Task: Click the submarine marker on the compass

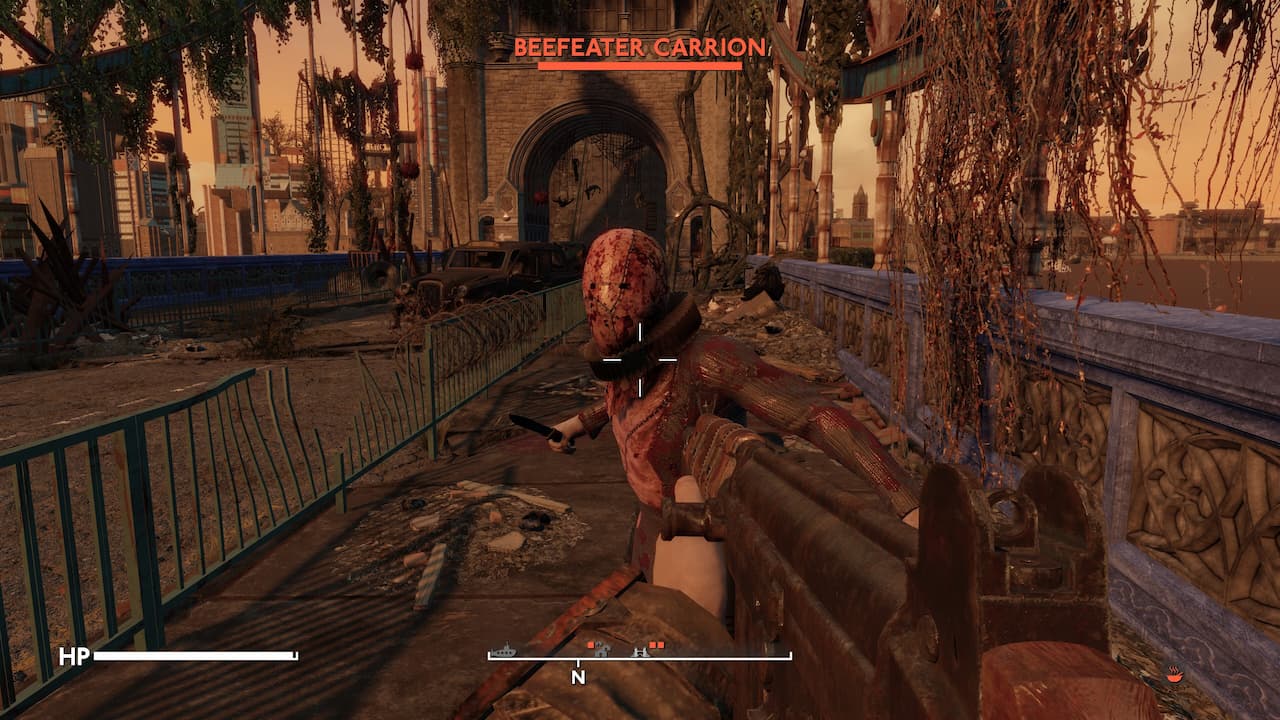Action: [504, 650]
